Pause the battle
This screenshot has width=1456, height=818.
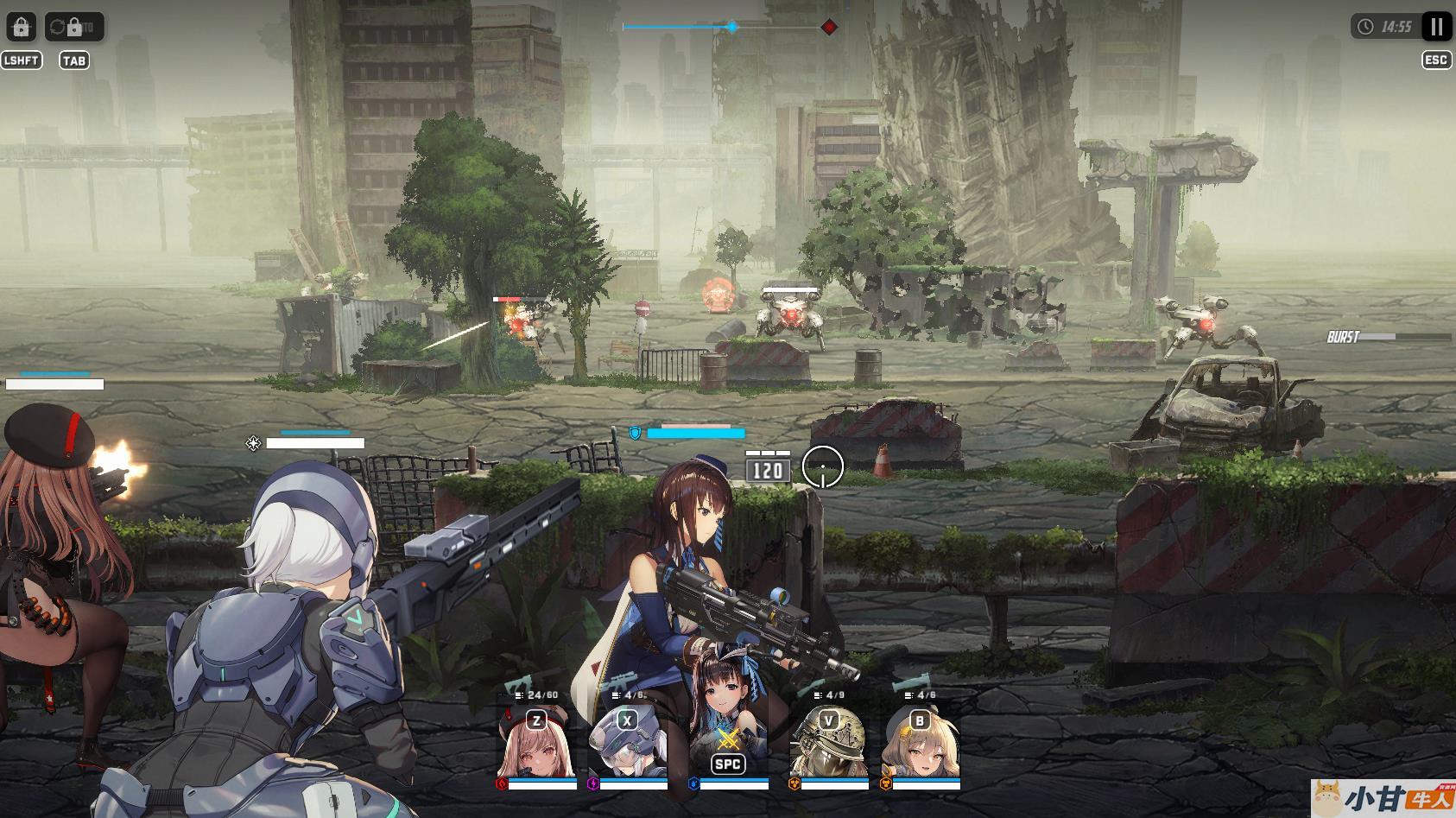[1436, 27]
